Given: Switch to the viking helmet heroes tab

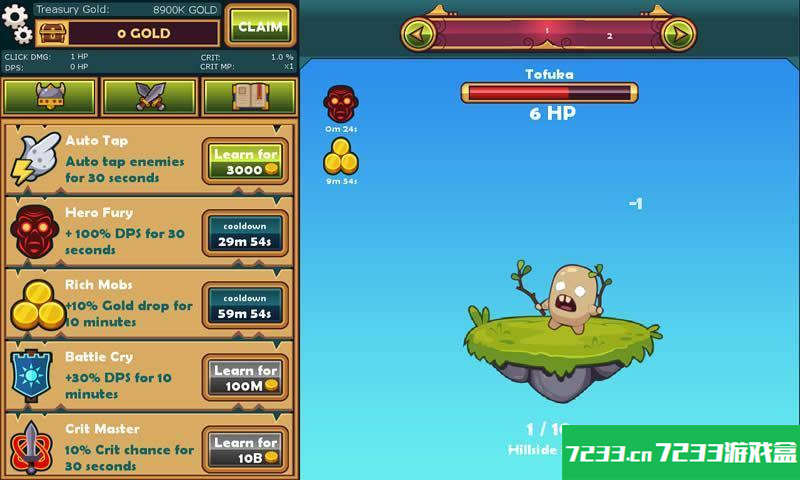Looking at the screenshot, I should (x=50, y=97).
